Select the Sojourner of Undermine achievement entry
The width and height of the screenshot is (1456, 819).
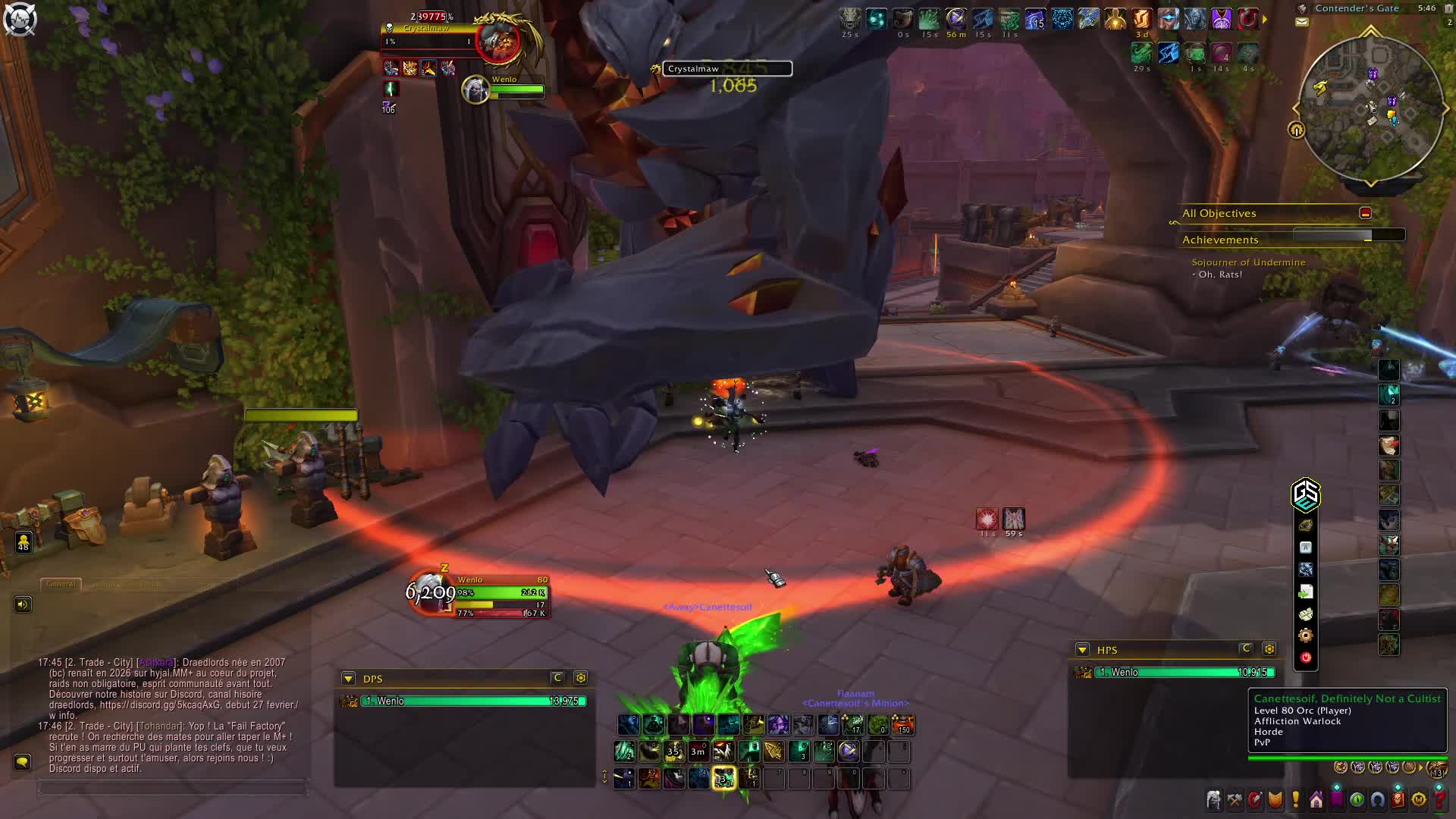pos(1248,262)
